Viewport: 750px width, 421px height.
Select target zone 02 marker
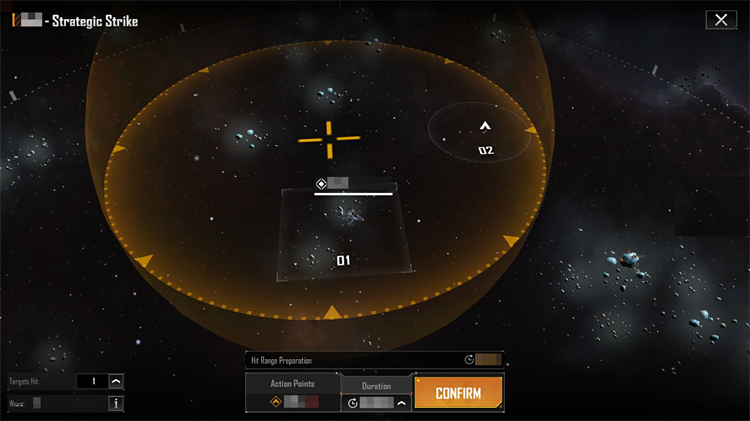coord(485,128)
